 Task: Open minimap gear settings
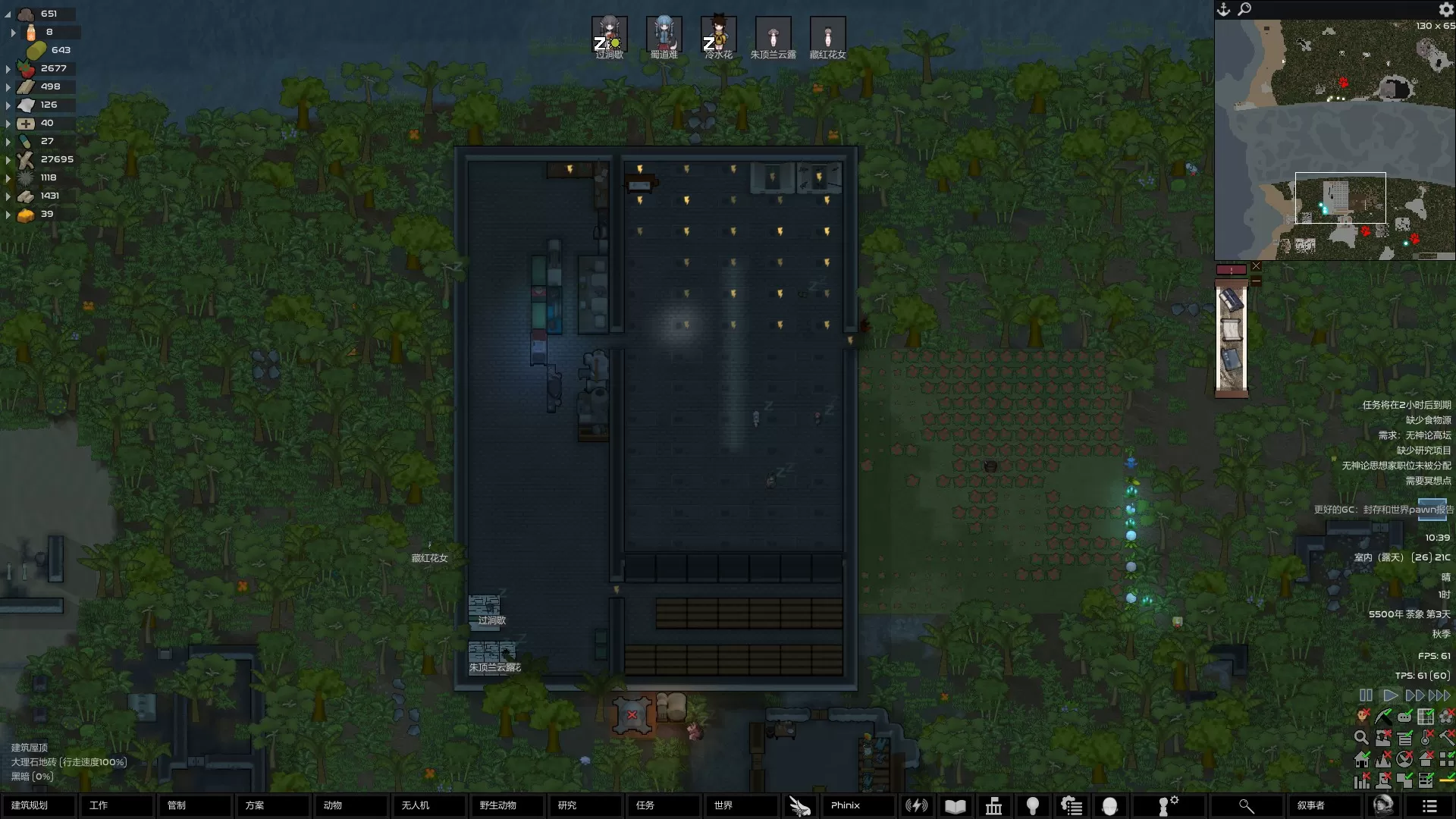tap(1445, 9)
